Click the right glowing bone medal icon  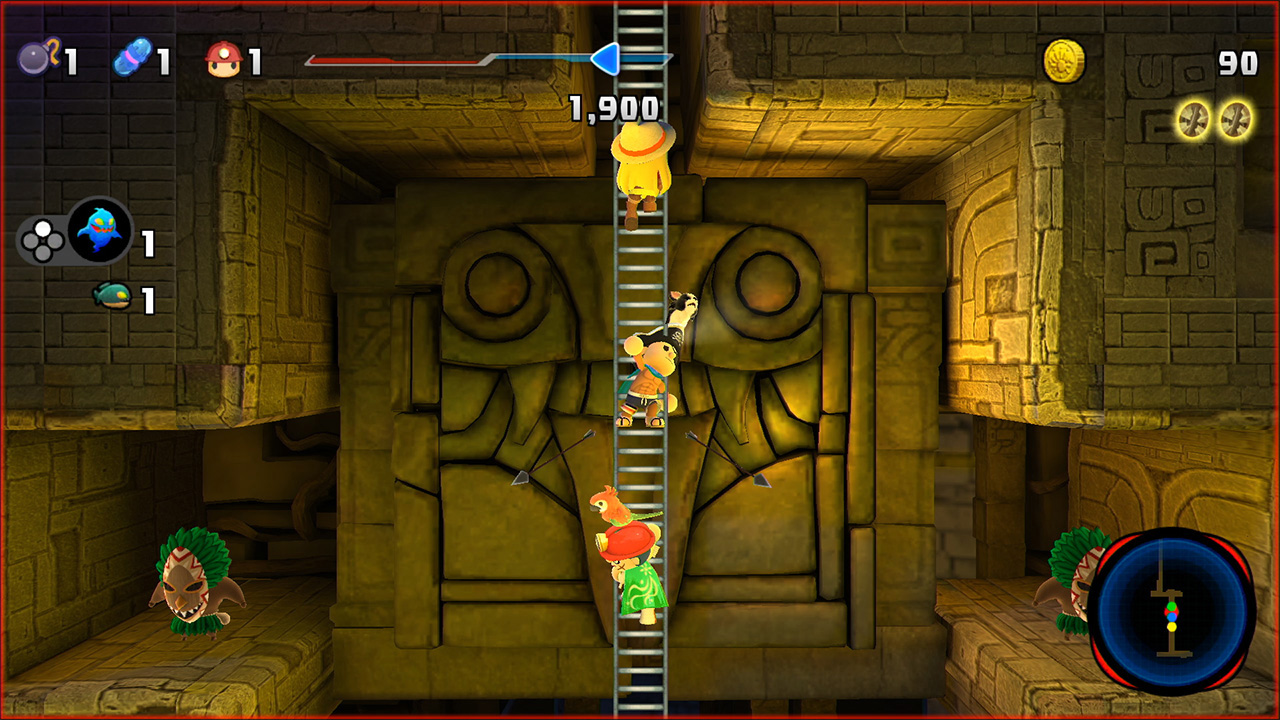pos(1234,117)
